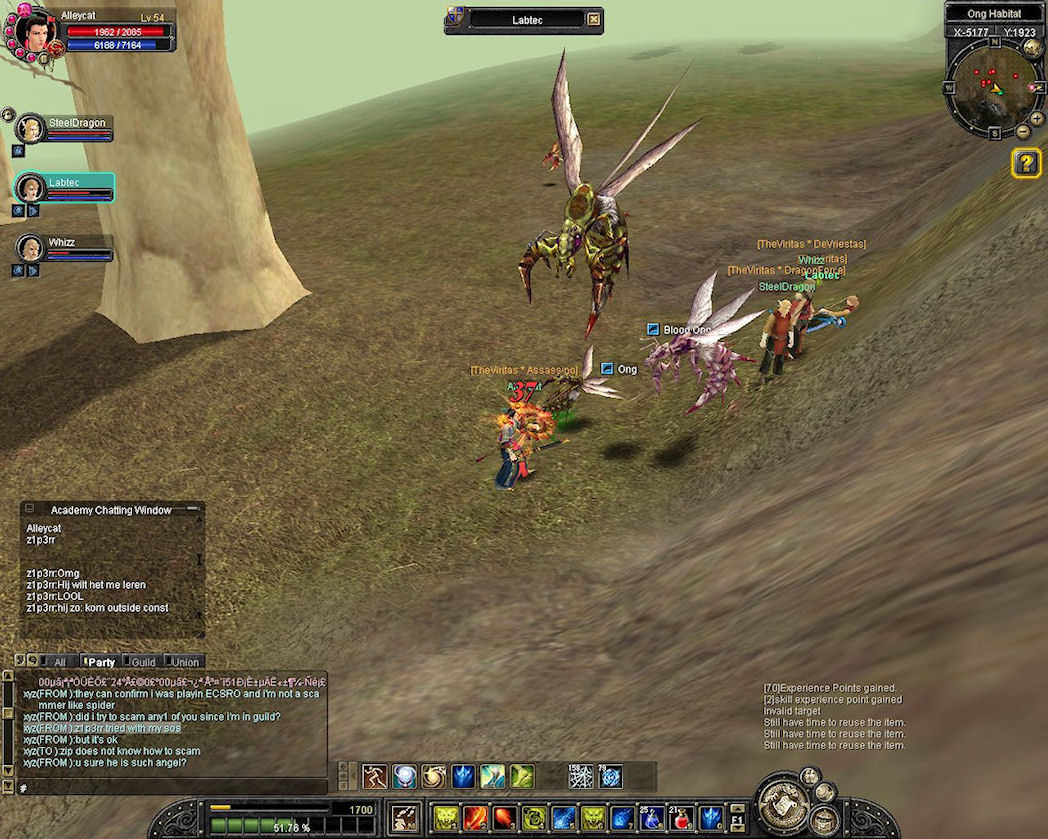1048x839 pixels.
Task: Use the blue mana potion in hotbar
Action: pyautogui.click(x=652, y=818)
